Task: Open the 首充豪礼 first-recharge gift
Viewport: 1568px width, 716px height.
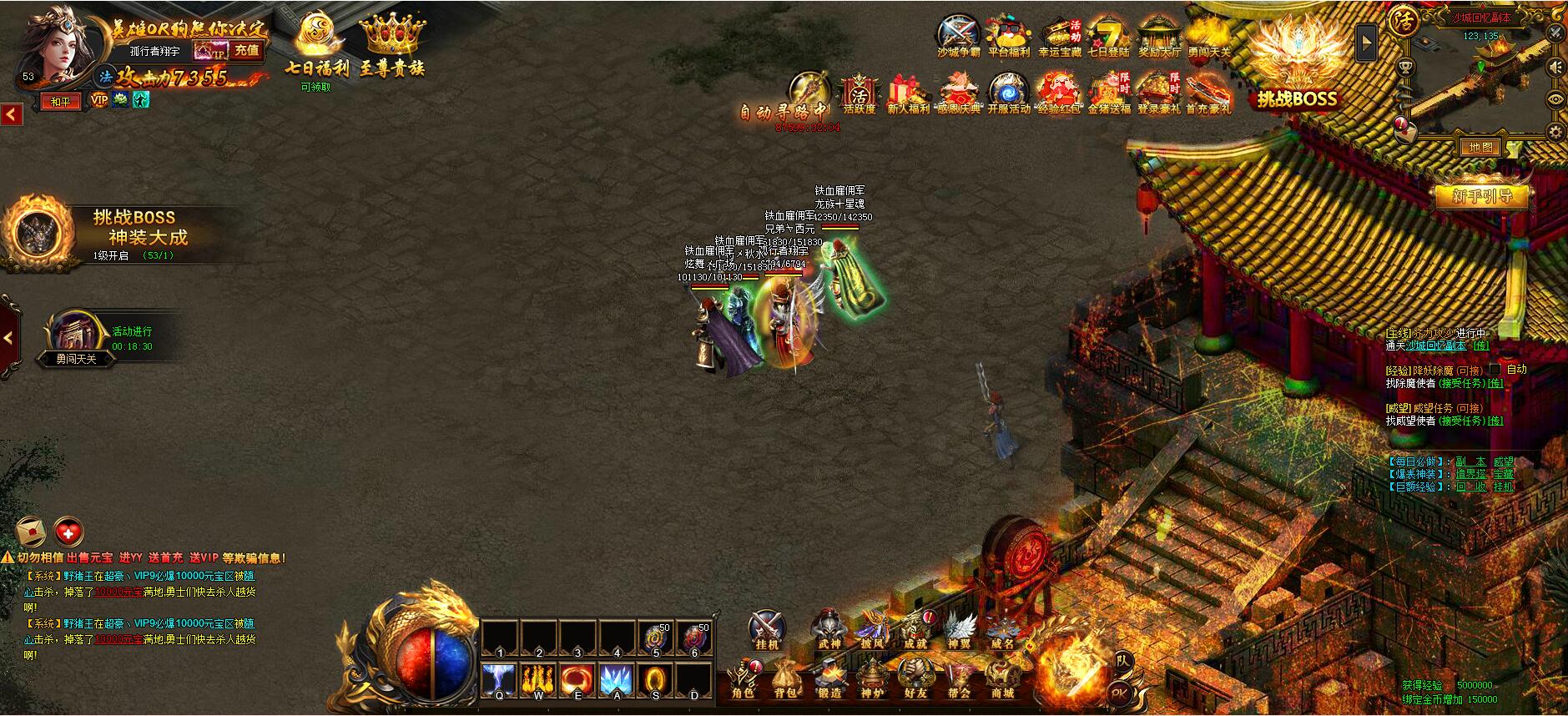Action: 1208,93
